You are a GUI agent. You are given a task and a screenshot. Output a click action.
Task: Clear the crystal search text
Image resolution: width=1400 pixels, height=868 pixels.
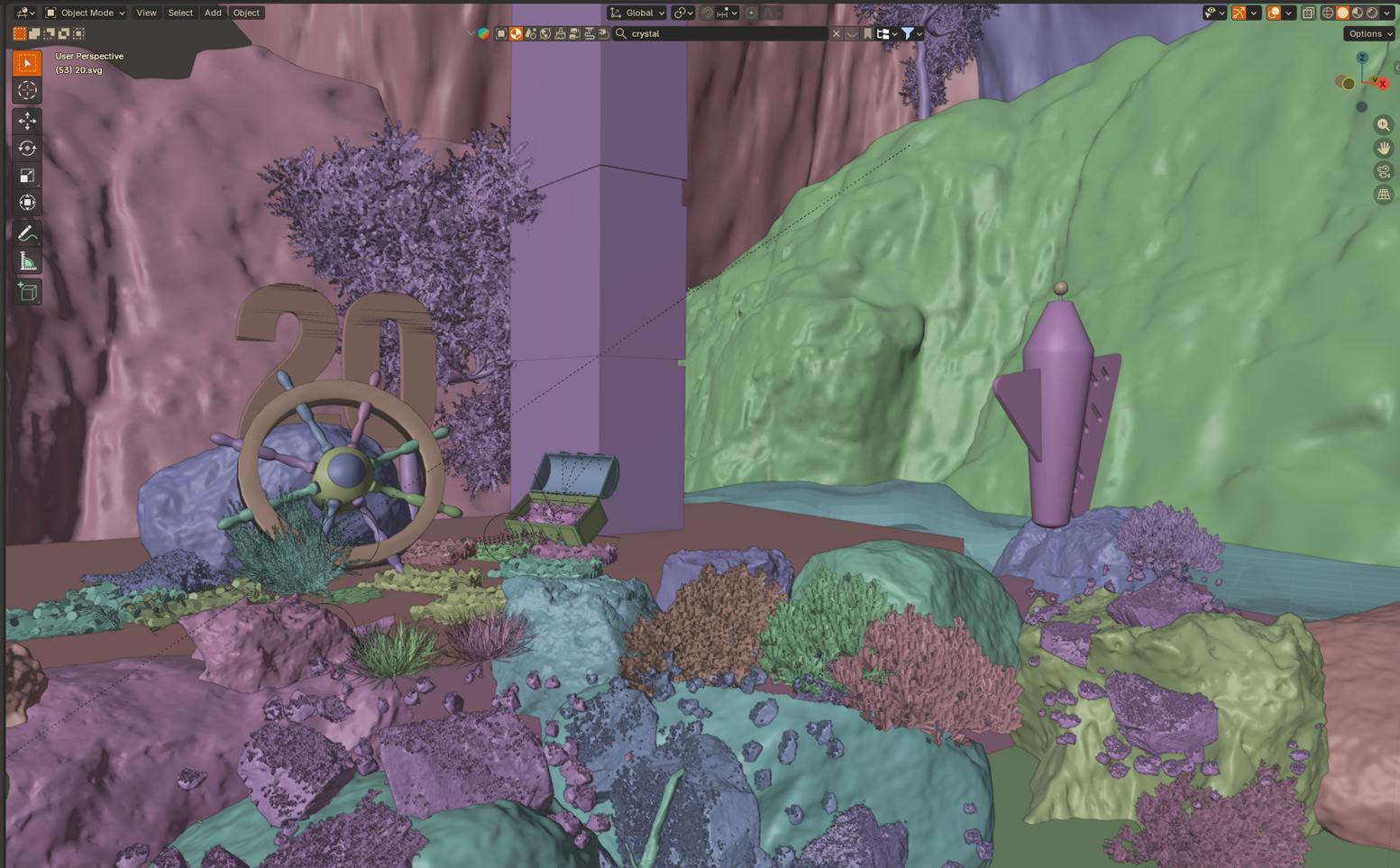(837, 33)
